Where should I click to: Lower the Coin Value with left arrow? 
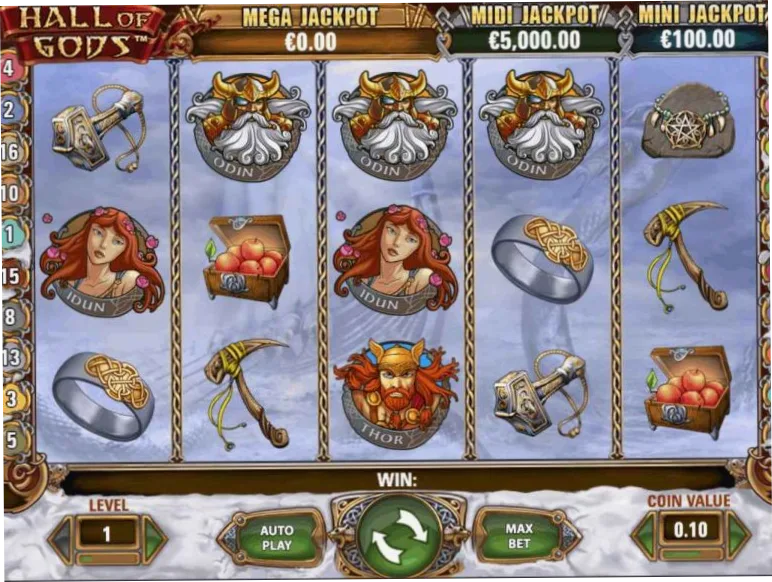646,534
